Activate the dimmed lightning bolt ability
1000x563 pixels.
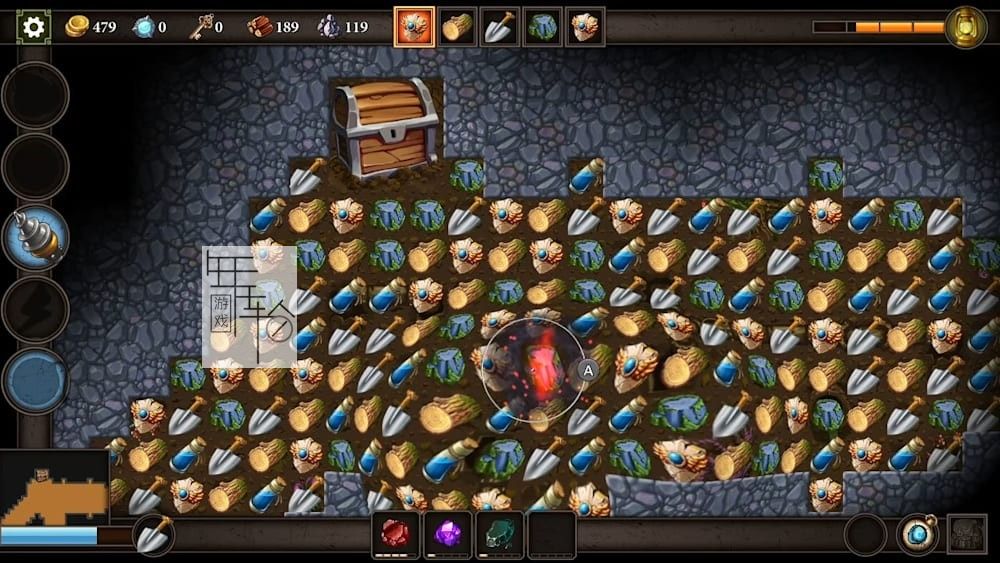coord(36,309)
